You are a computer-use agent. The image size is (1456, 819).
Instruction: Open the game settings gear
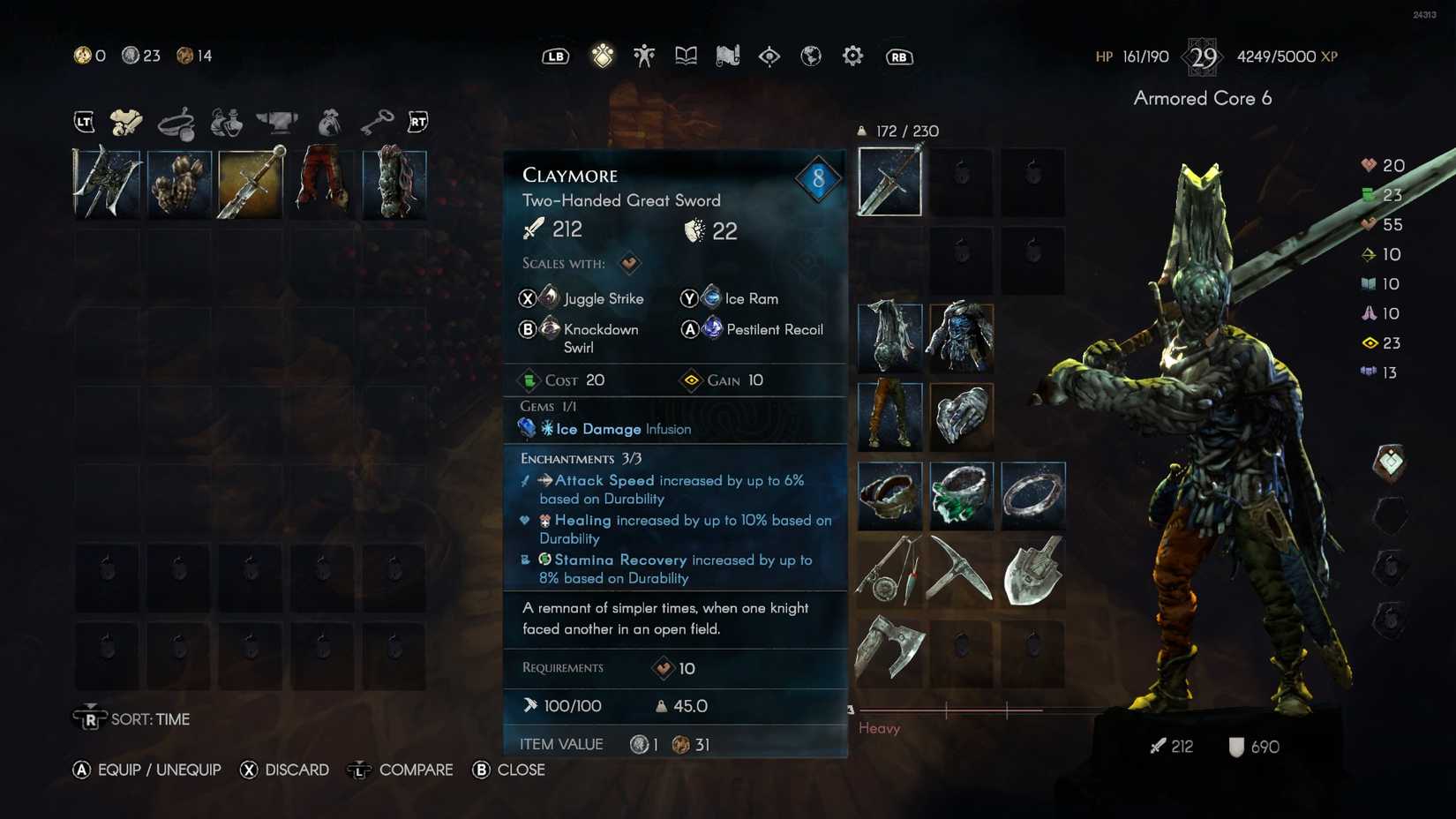[852, 55]
